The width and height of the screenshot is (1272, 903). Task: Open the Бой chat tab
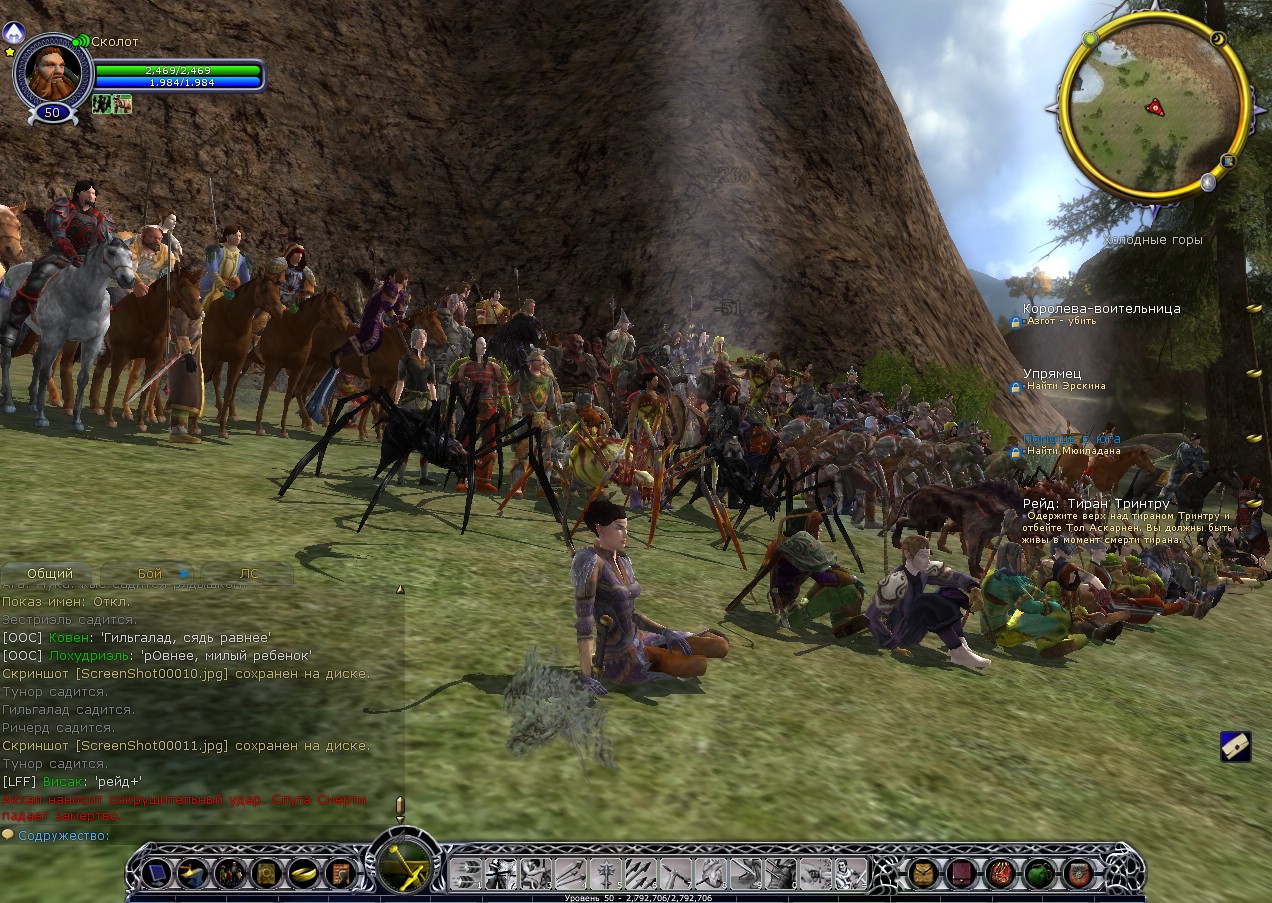[150, 574]
